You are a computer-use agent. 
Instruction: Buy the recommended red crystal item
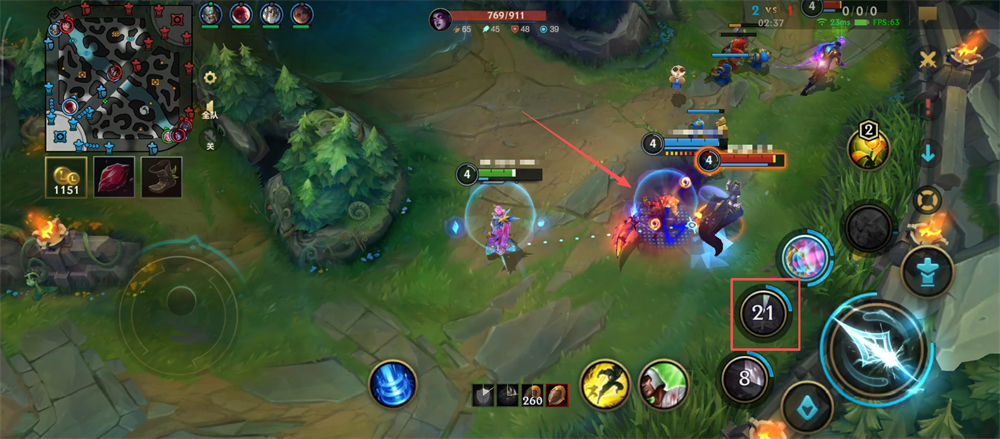(113, 178)
